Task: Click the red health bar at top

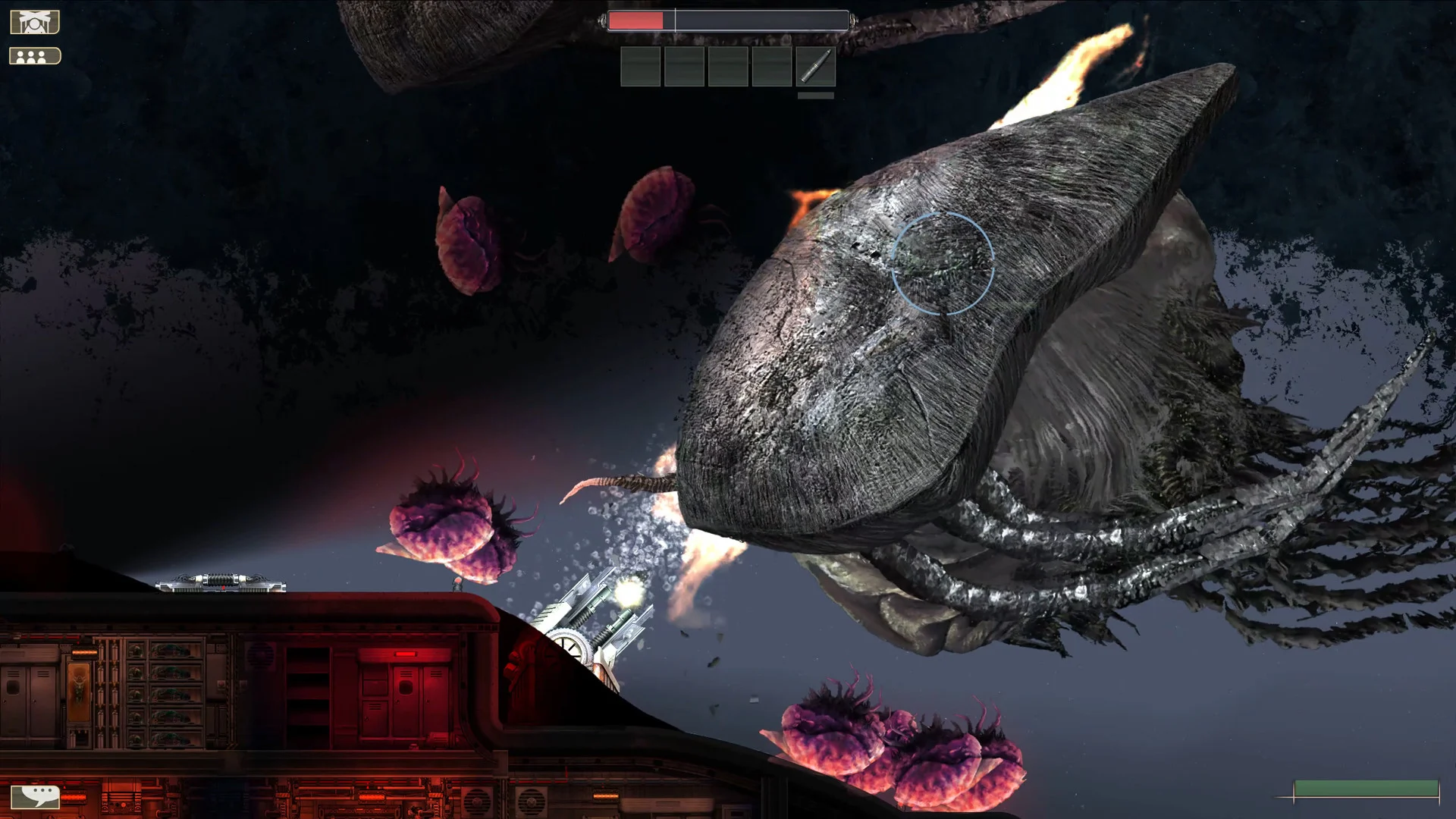Action: click(635, 22)
